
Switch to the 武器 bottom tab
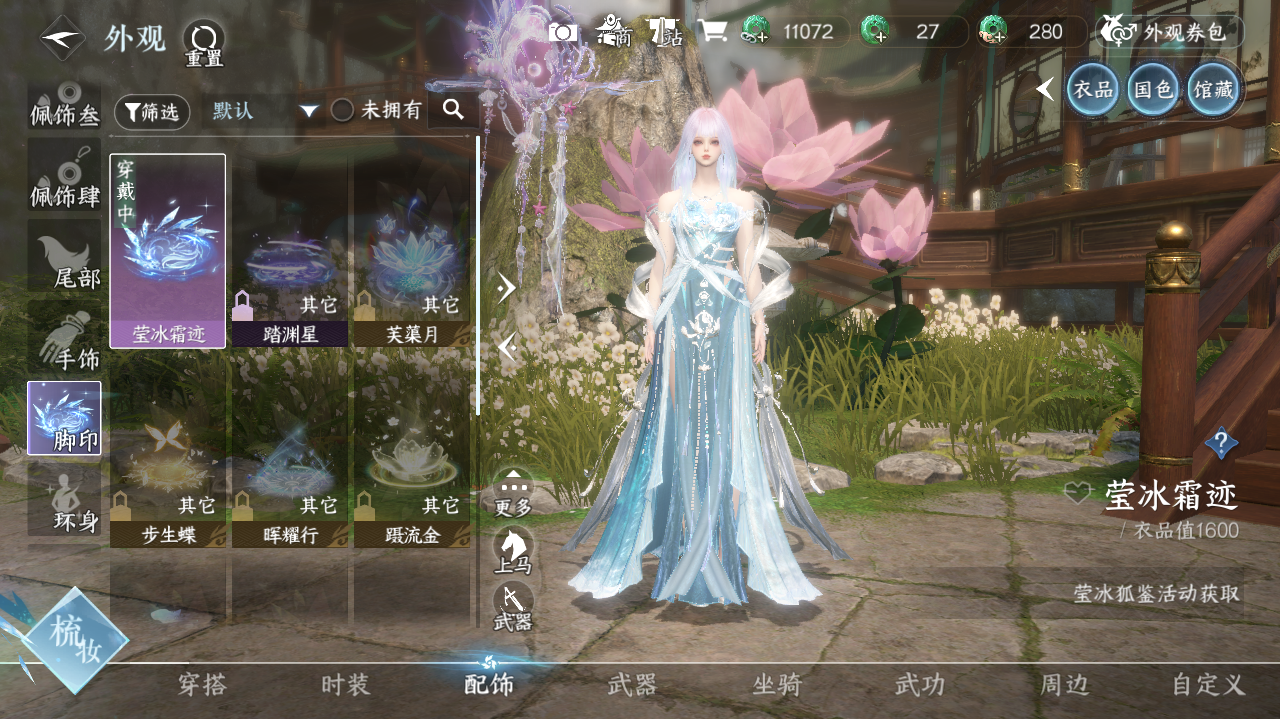point(632,685)
